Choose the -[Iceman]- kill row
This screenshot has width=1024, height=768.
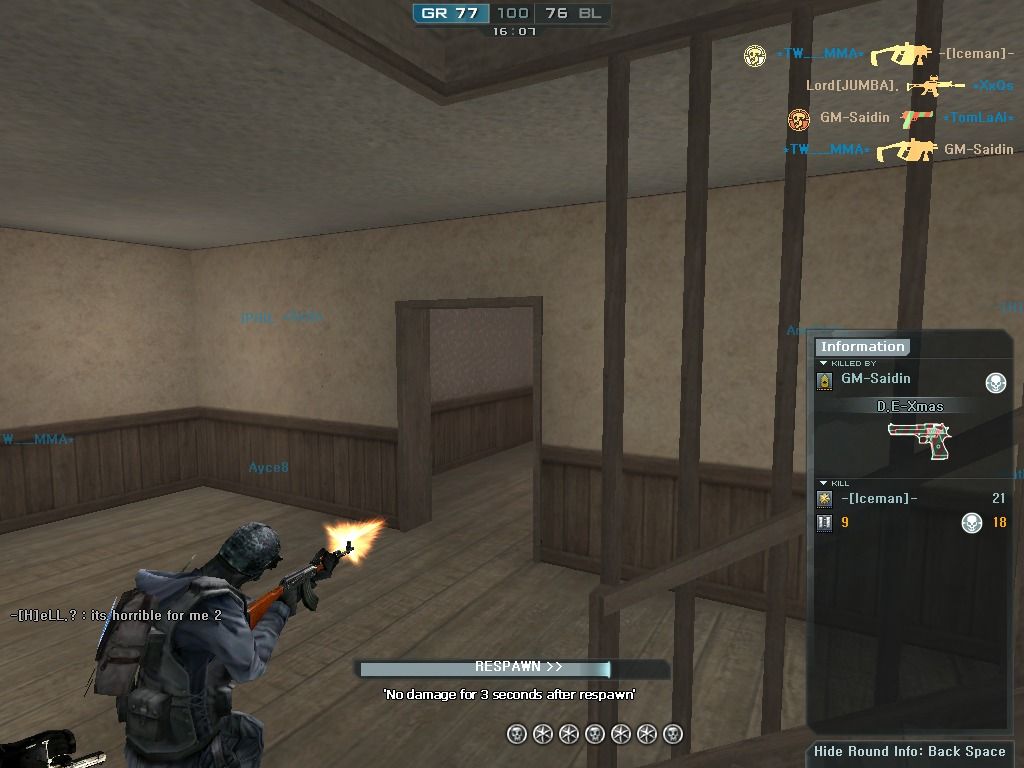pyautogui.click(x=879, y=498)
